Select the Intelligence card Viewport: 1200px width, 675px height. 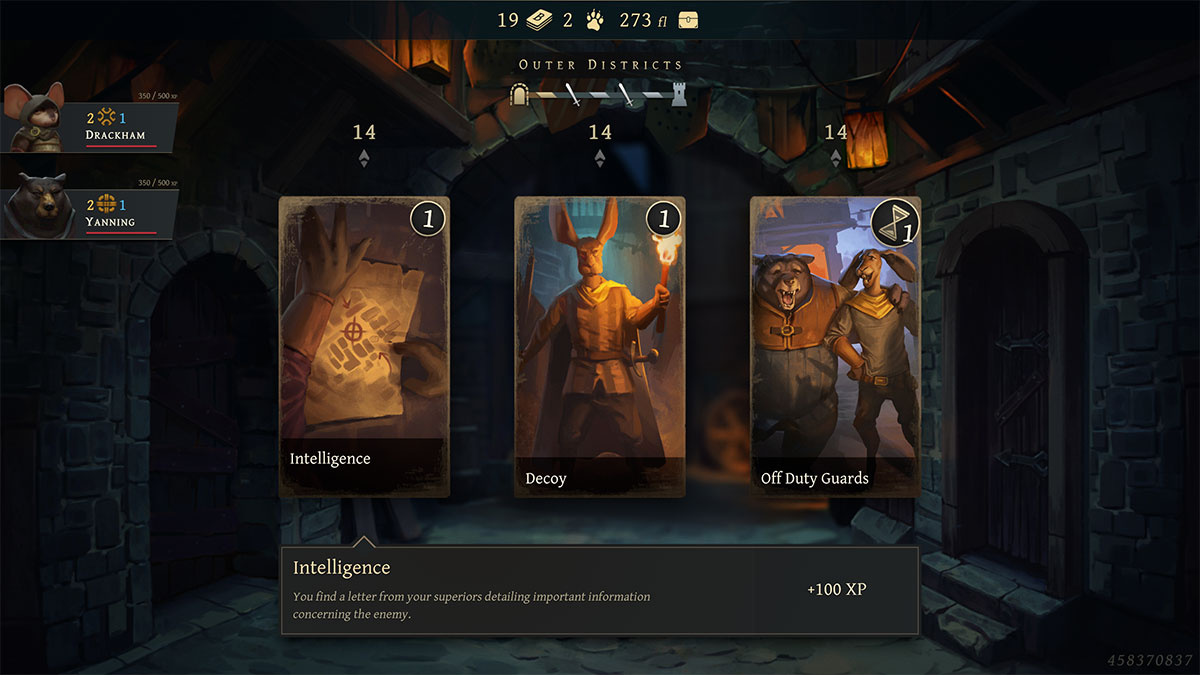(x=364, y=346)
